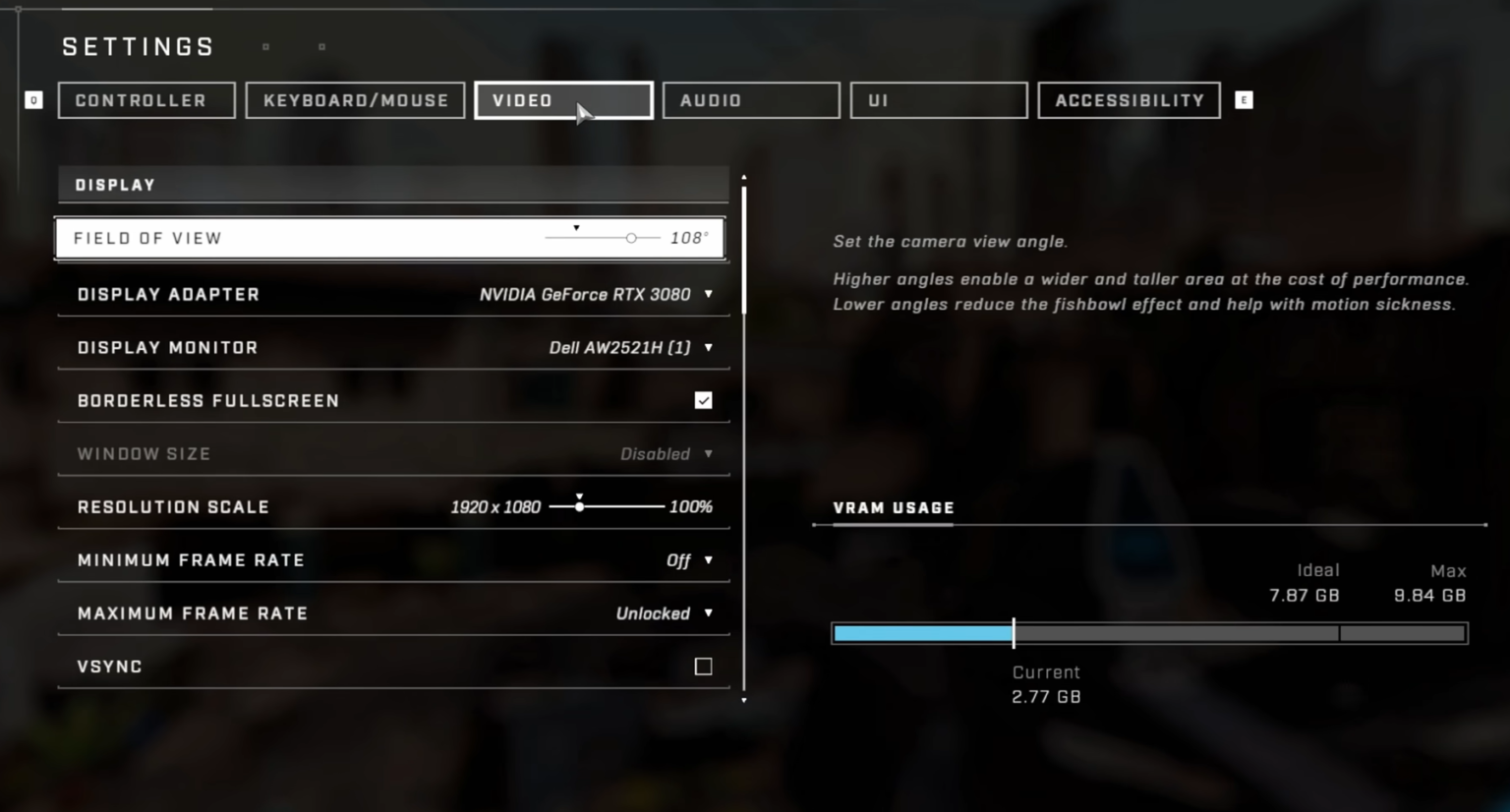Click the Maximum Frame Rate dropdown arrow
This screenshot has width=1510, height=812.
pos(708,613)
